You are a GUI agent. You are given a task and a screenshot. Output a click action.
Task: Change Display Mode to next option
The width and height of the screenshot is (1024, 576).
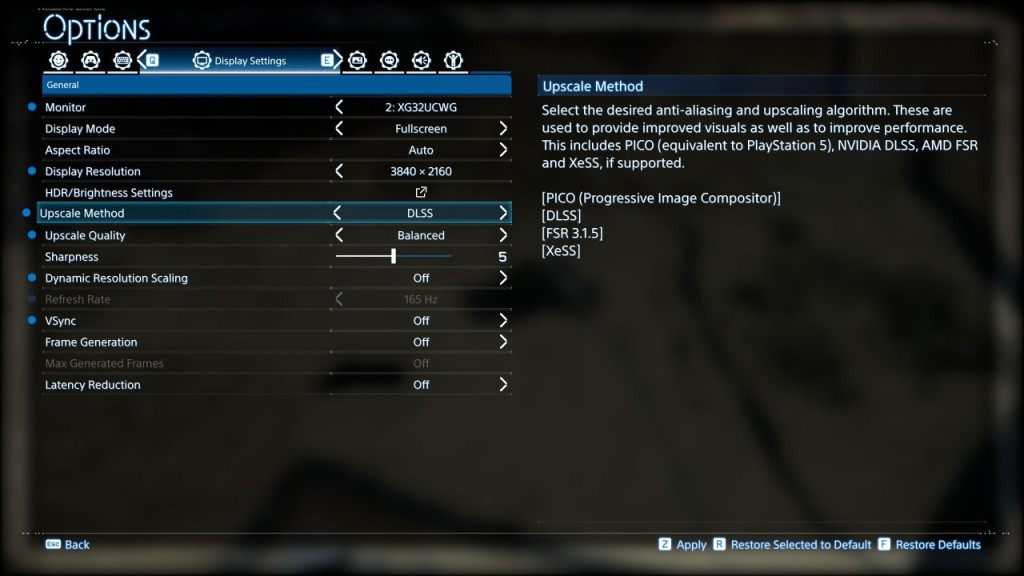503,129
